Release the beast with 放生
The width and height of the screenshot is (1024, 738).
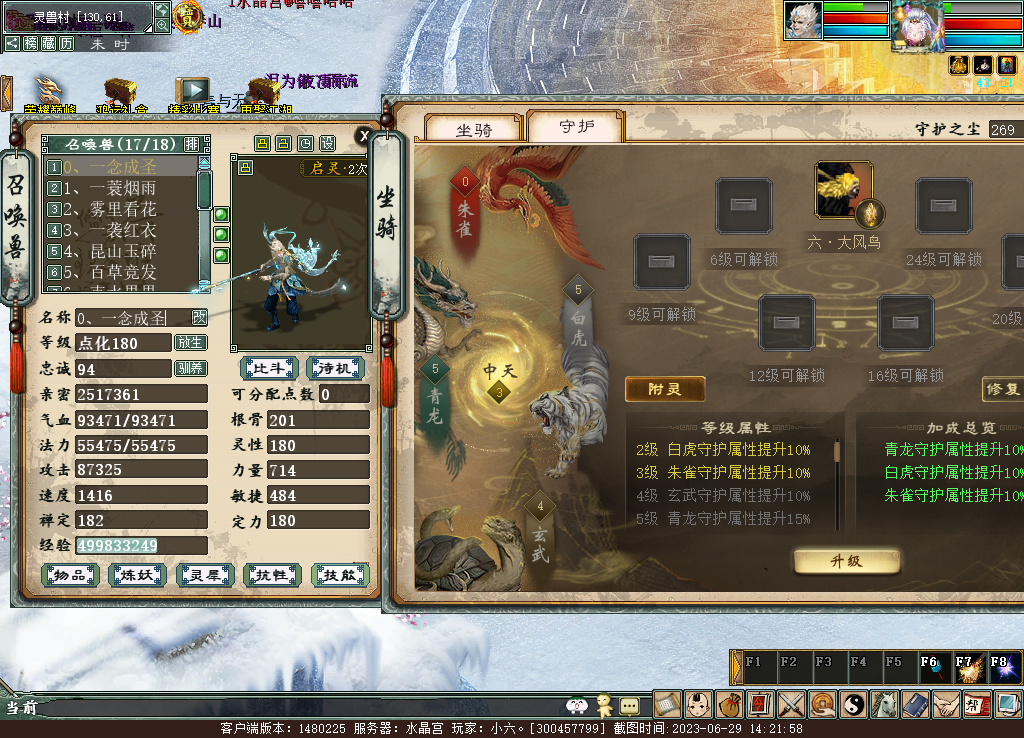[190, 343]
